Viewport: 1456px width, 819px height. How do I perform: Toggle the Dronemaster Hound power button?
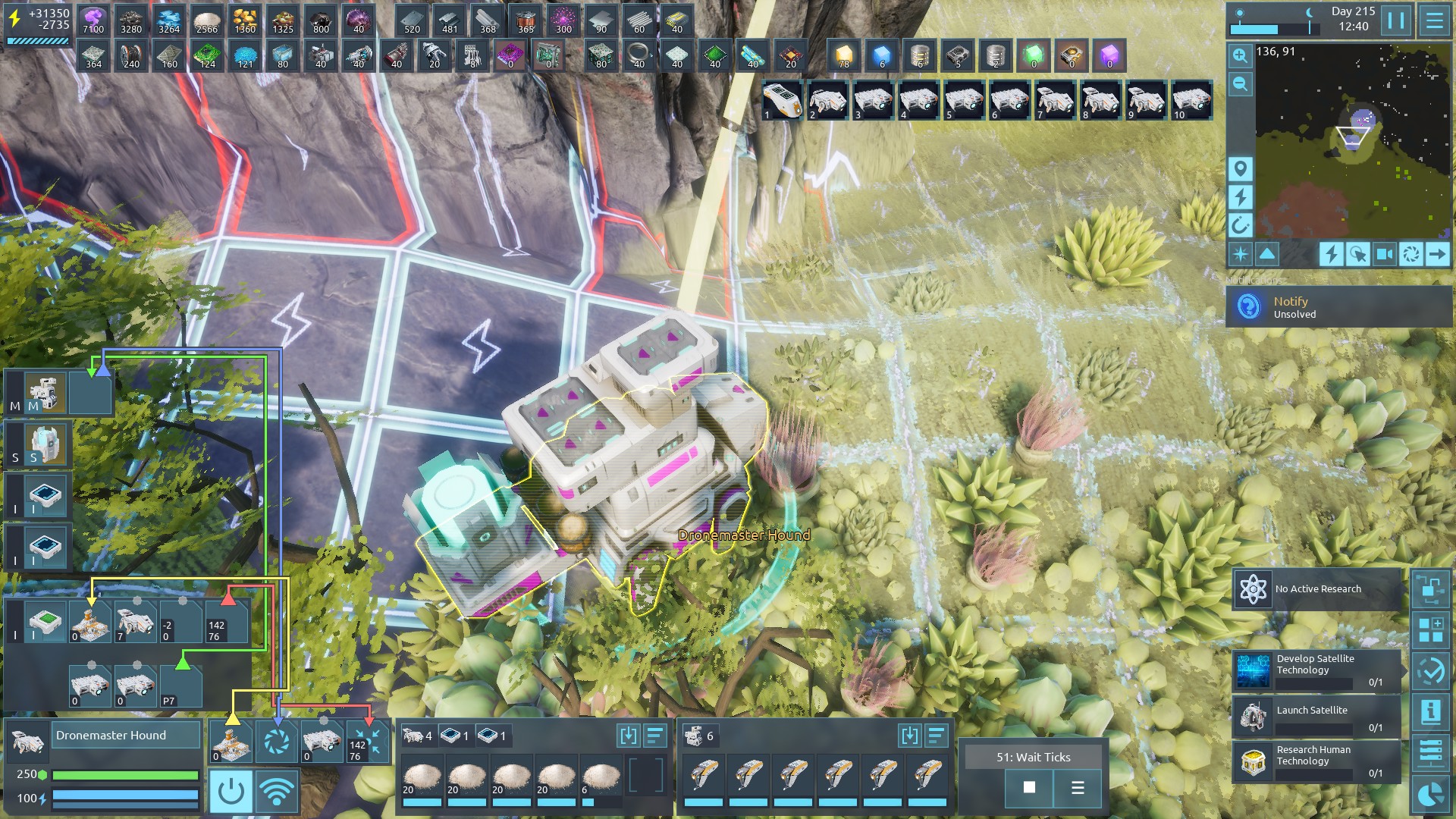[231, 792]
